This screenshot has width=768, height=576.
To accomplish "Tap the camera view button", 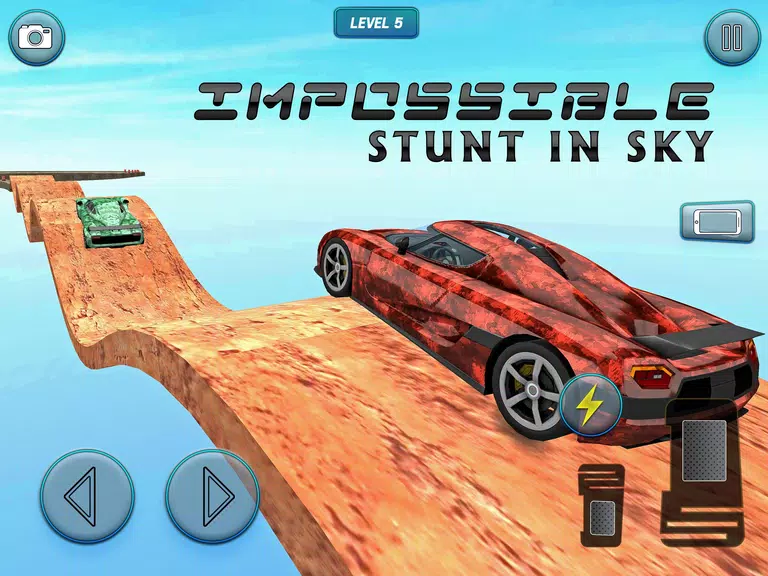I will point(37,38).
